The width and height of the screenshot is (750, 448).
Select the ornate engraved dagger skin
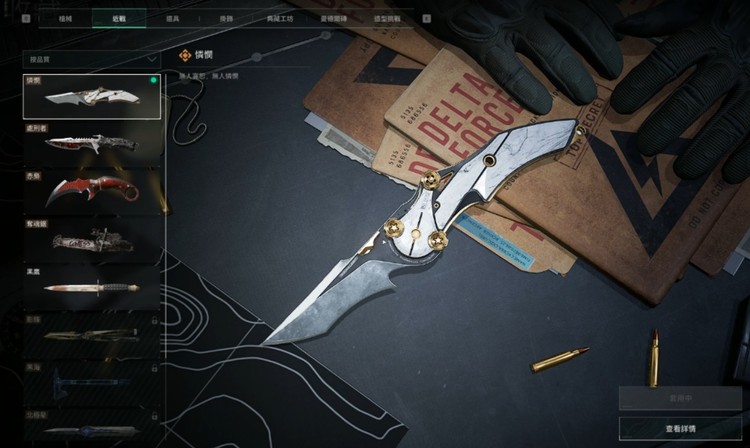coord(92,240)
